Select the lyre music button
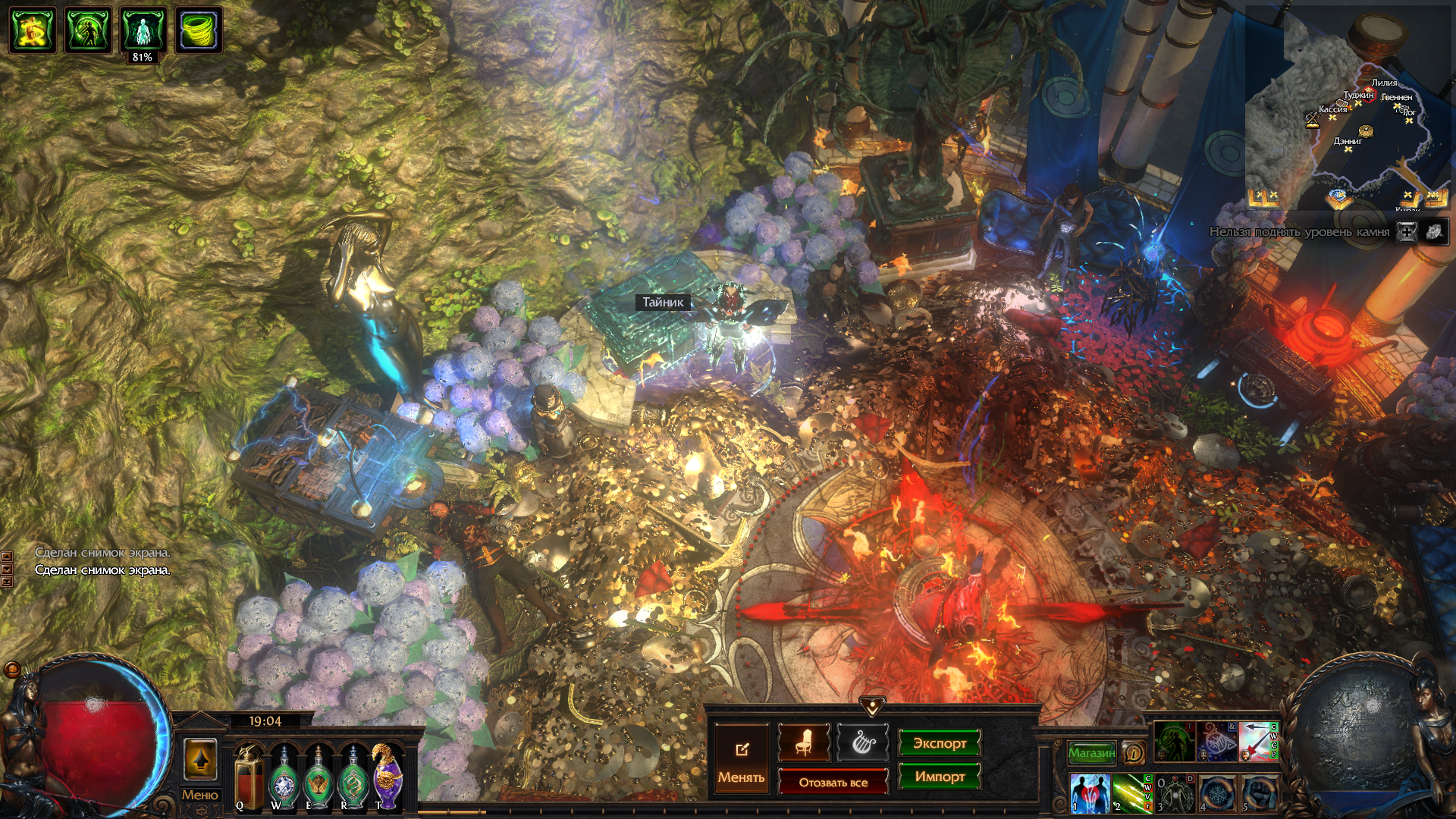 (862, 742)
